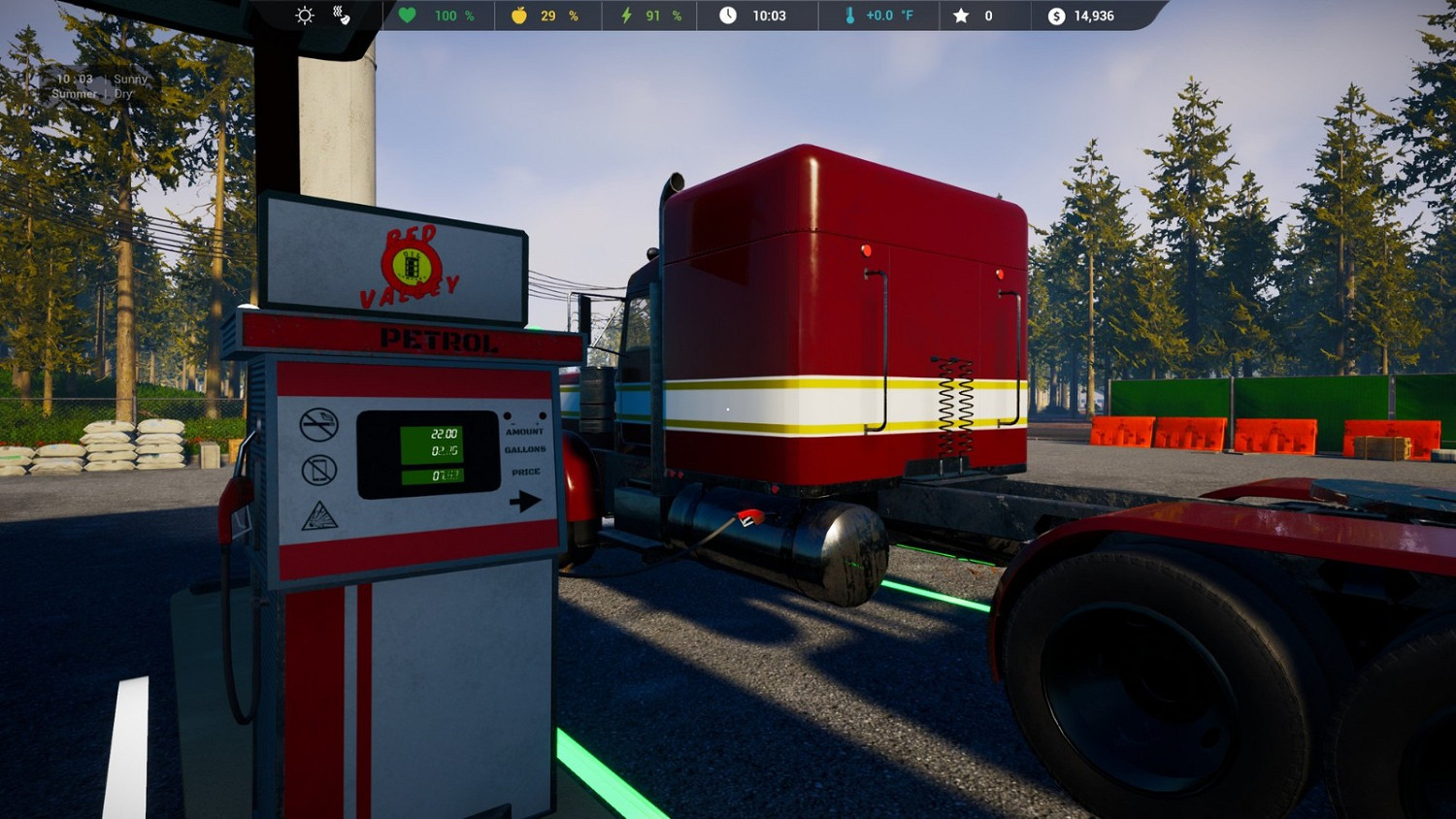Toggle the frost weather indicator
The image size is (1456, 819).
(342, 15)
